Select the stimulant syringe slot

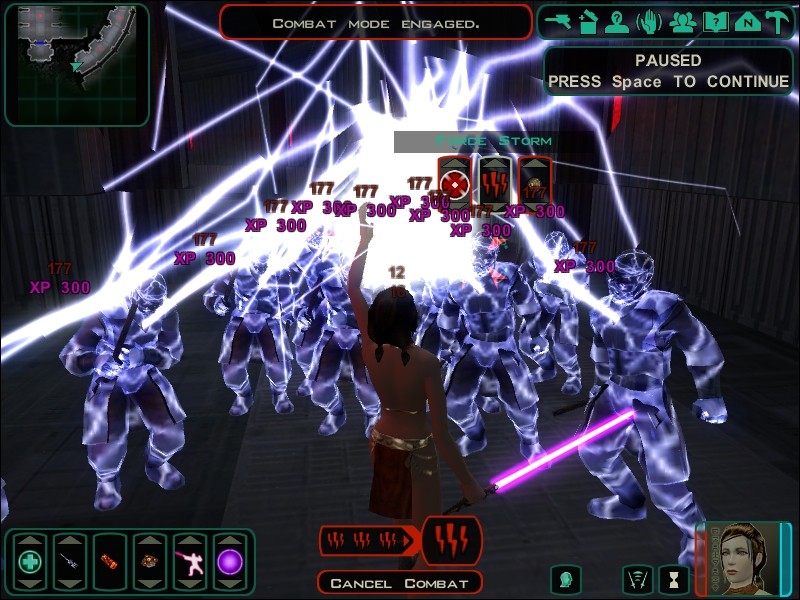70,561
